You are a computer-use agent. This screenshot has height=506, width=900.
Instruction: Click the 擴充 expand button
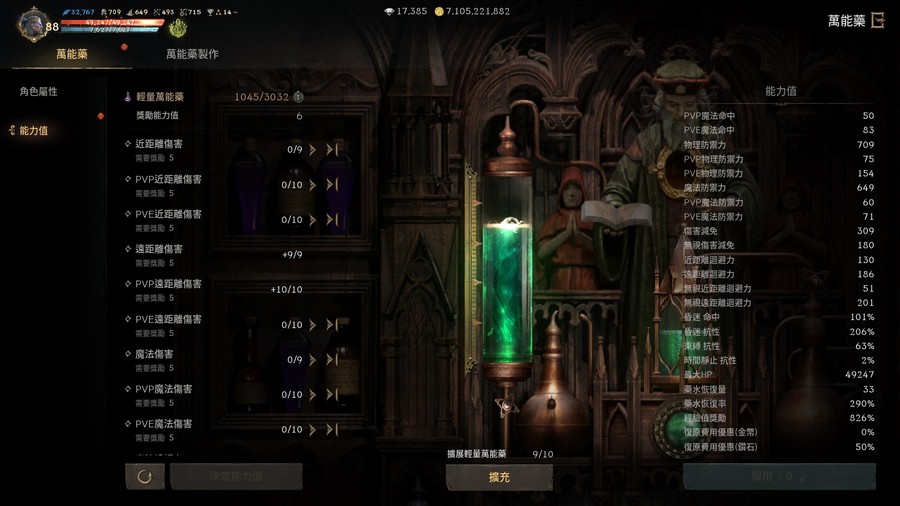click(499, 477)
